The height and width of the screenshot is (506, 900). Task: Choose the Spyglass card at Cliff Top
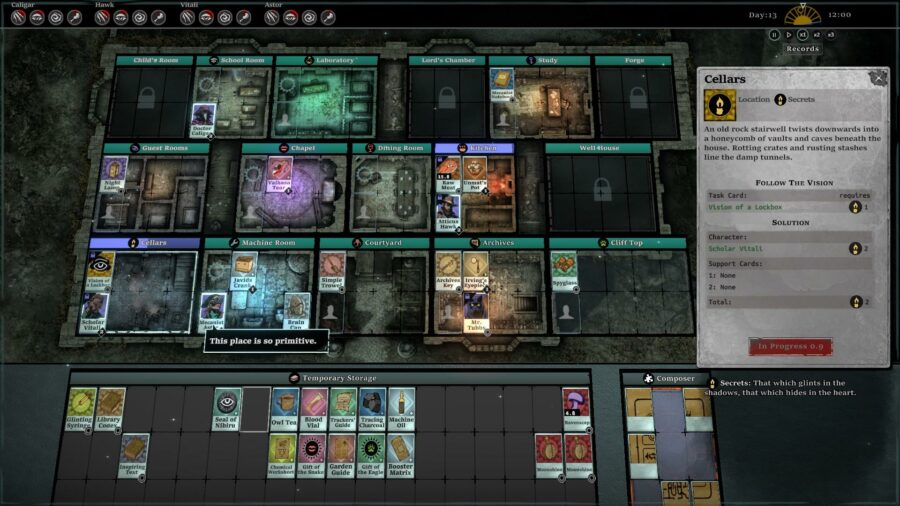[x=564, y=268]
